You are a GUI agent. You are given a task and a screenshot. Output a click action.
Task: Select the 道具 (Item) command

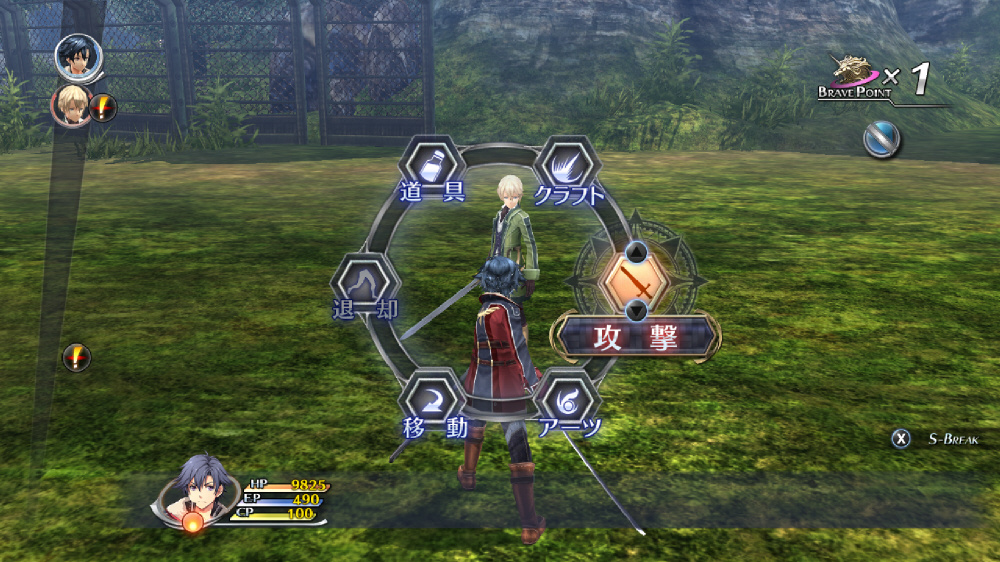(432, 164)
